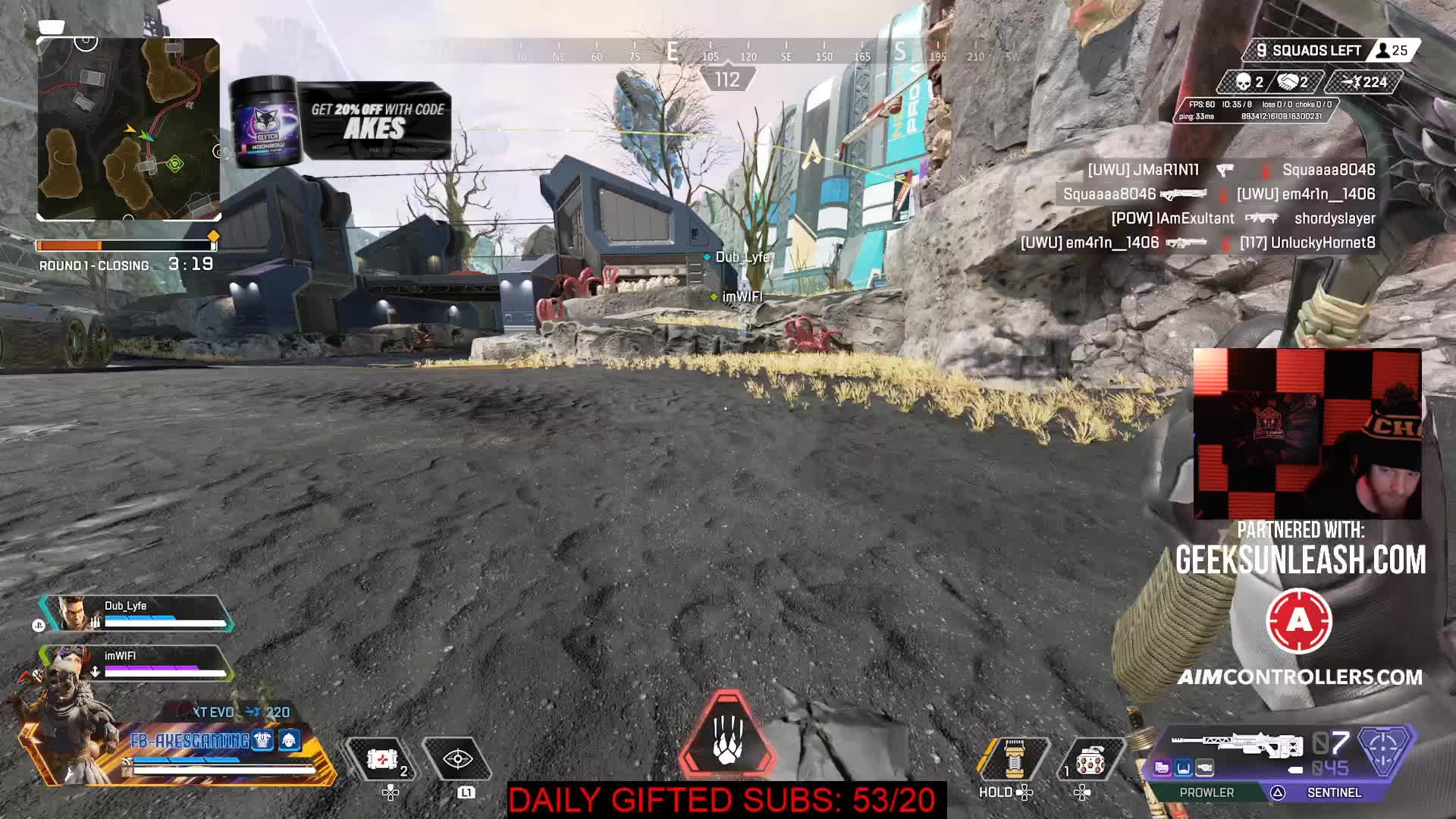Open the streamer's webcam overlay

(1307, 434)
